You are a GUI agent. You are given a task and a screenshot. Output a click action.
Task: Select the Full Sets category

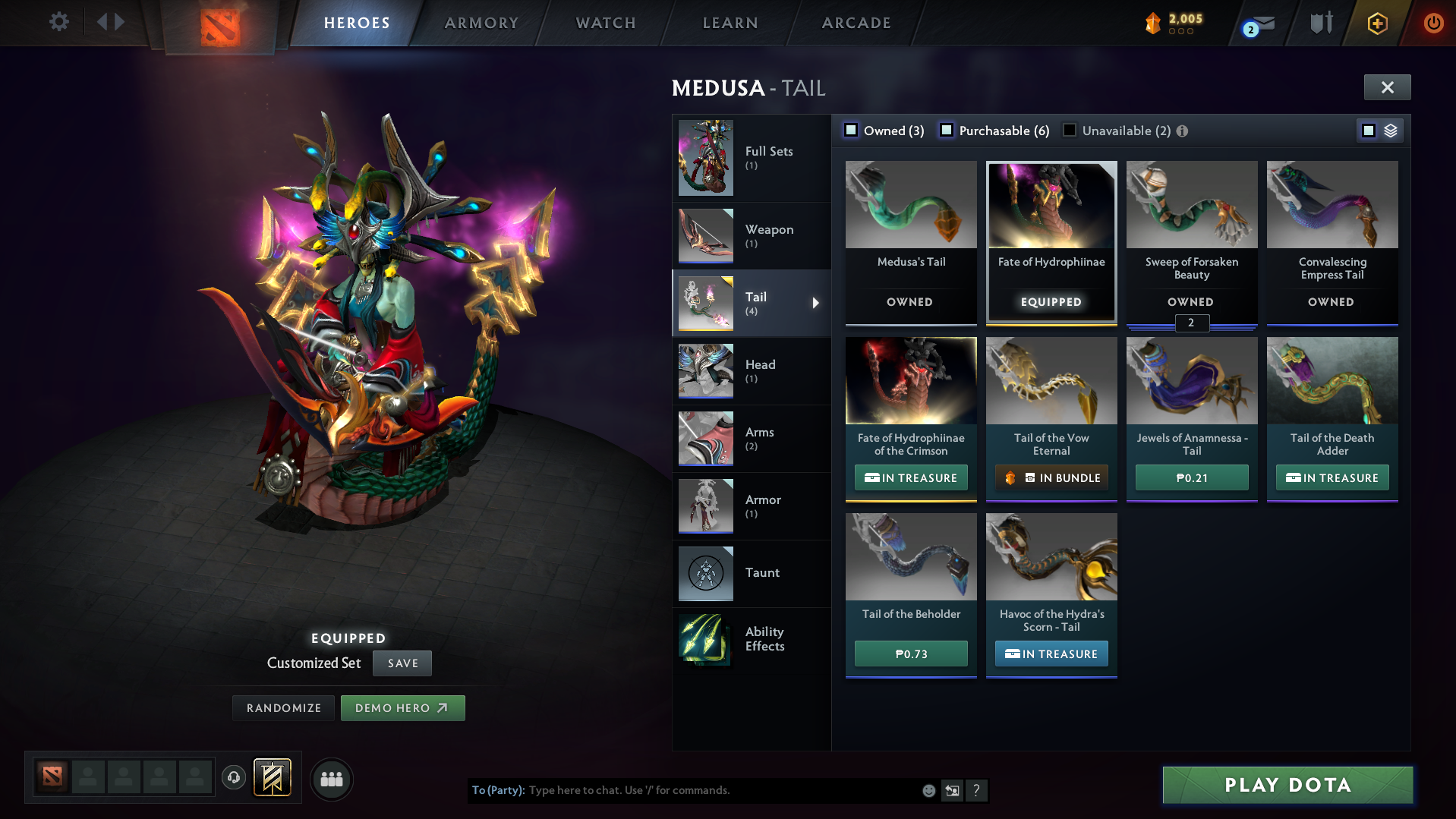click(x=751, y=158)
